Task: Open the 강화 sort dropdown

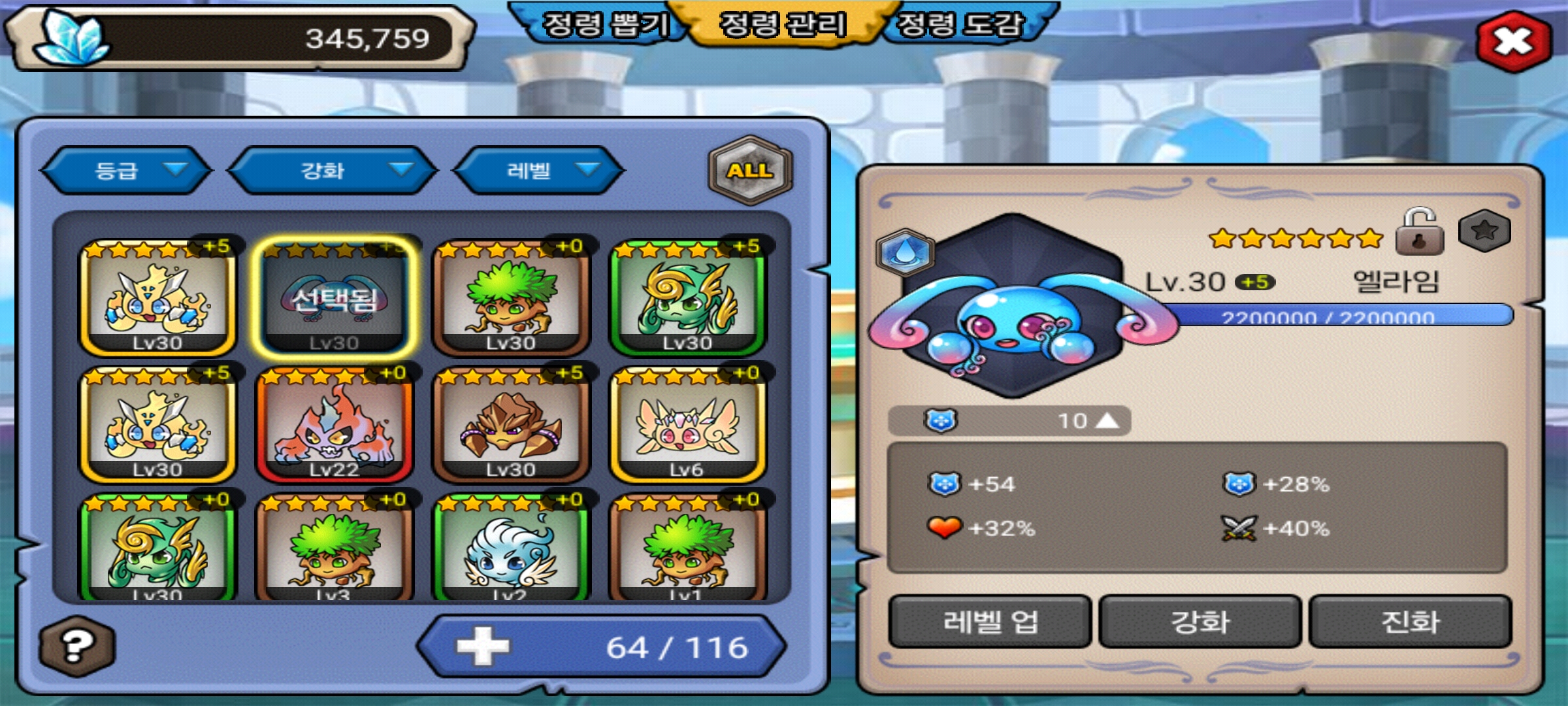Action: 332,171
